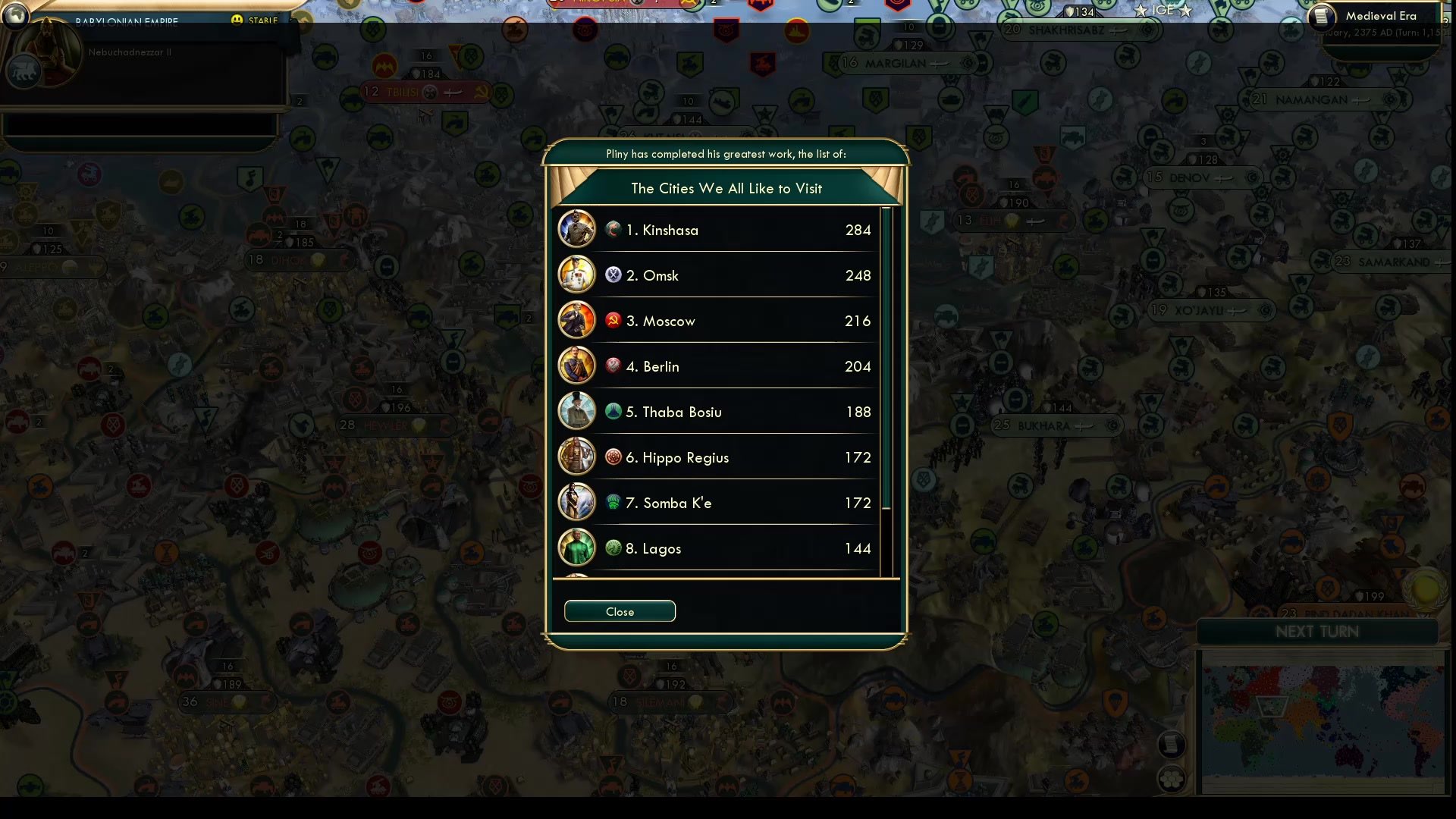Click the scroll icon beside Medieval Era
1456x819 pixels.
[1321, 17]
